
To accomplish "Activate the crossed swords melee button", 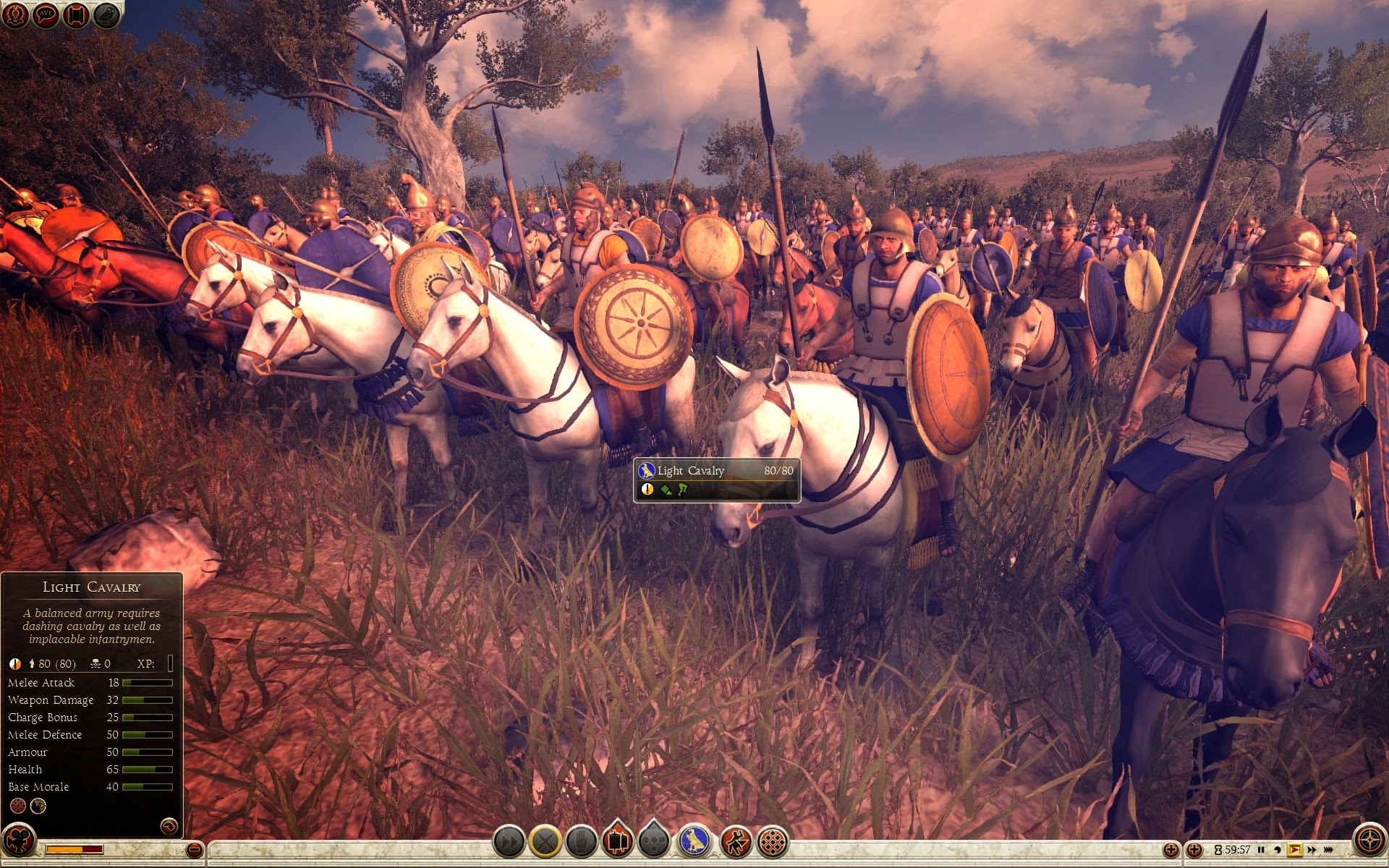I will [x=545, y=842].
